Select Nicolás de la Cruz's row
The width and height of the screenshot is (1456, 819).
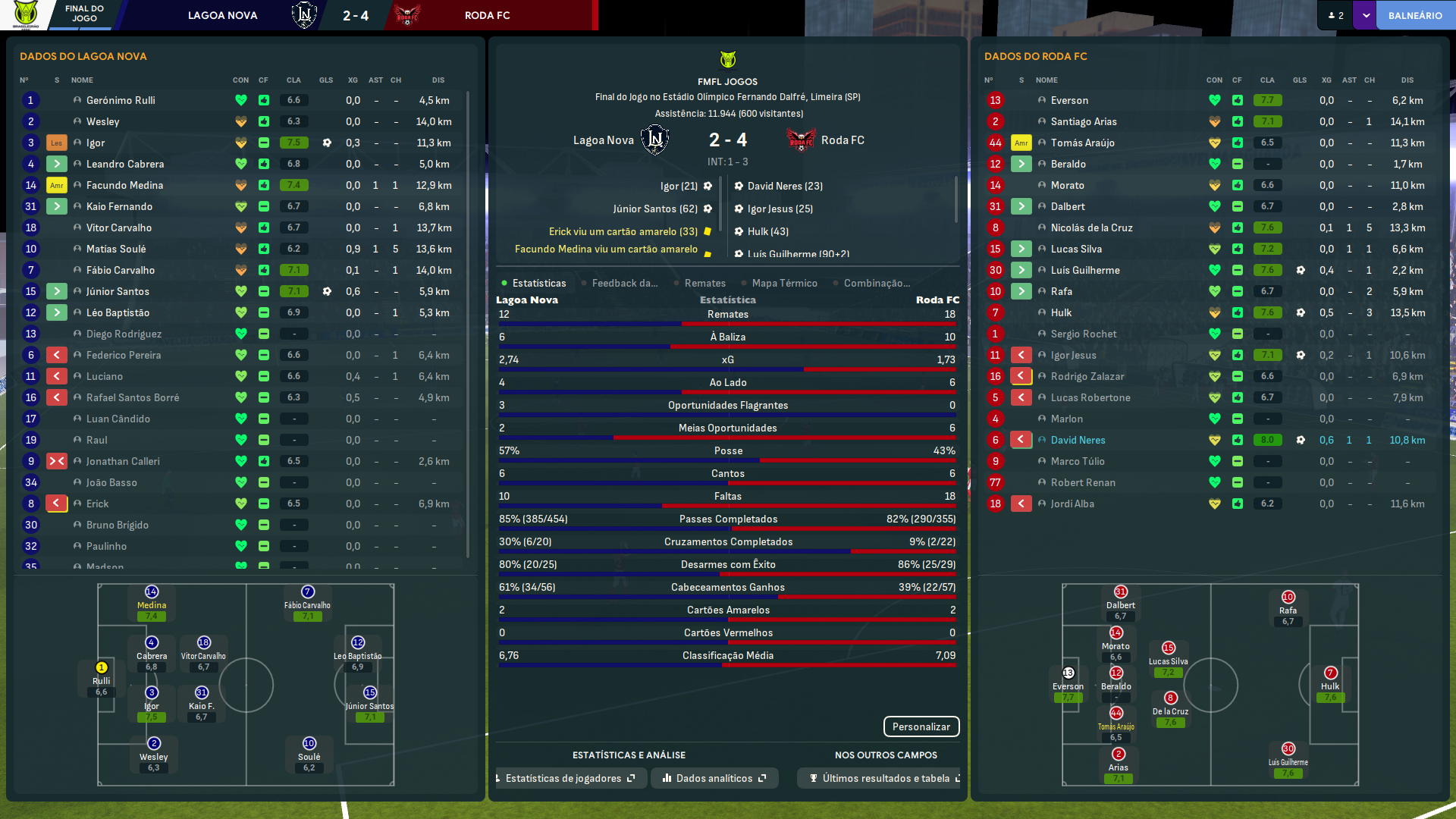1091,227
